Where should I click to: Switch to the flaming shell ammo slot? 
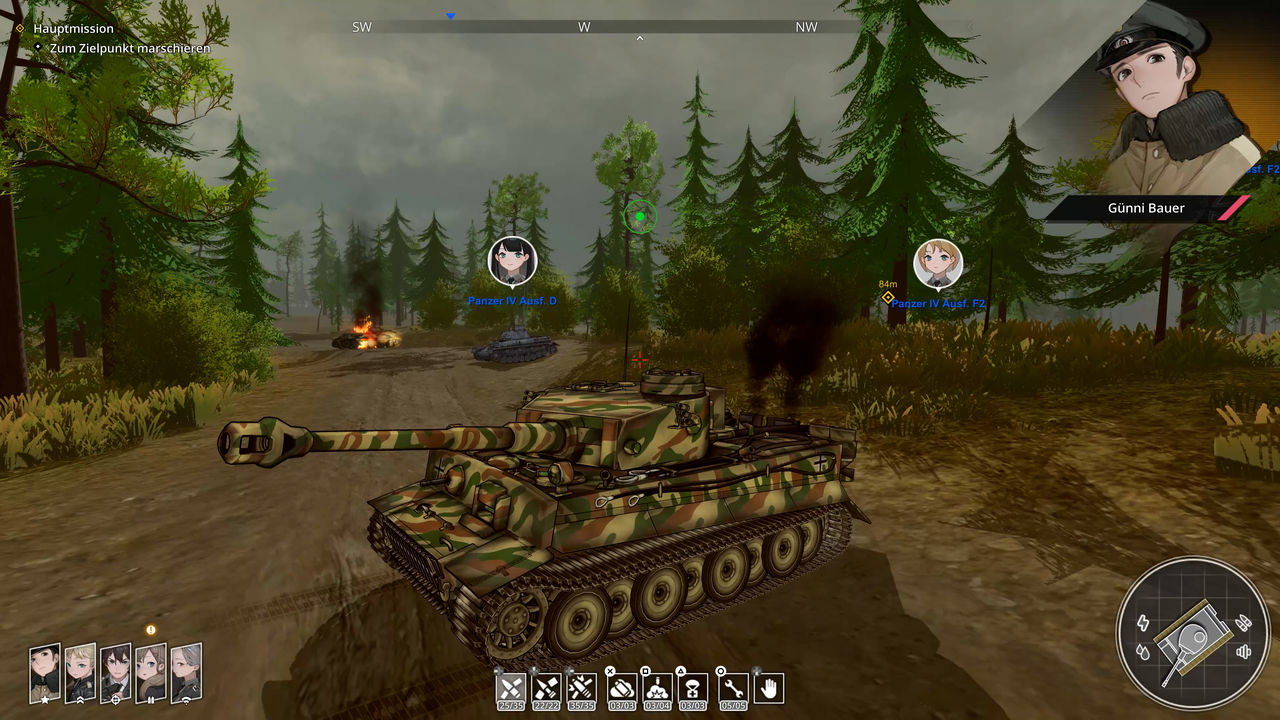pos(581,688)
